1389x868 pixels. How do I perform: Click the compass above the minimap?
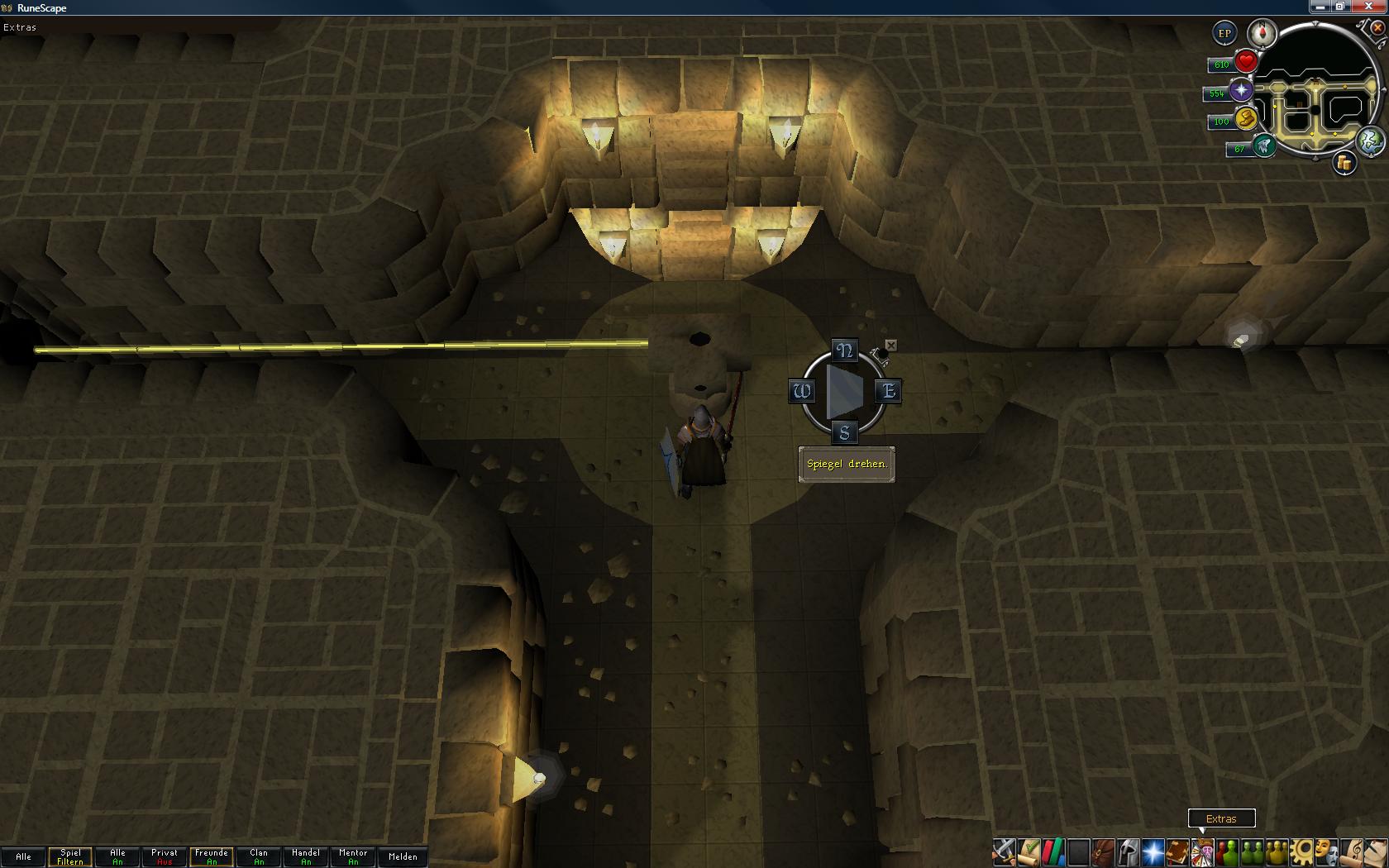click(x=1263, y=34)
